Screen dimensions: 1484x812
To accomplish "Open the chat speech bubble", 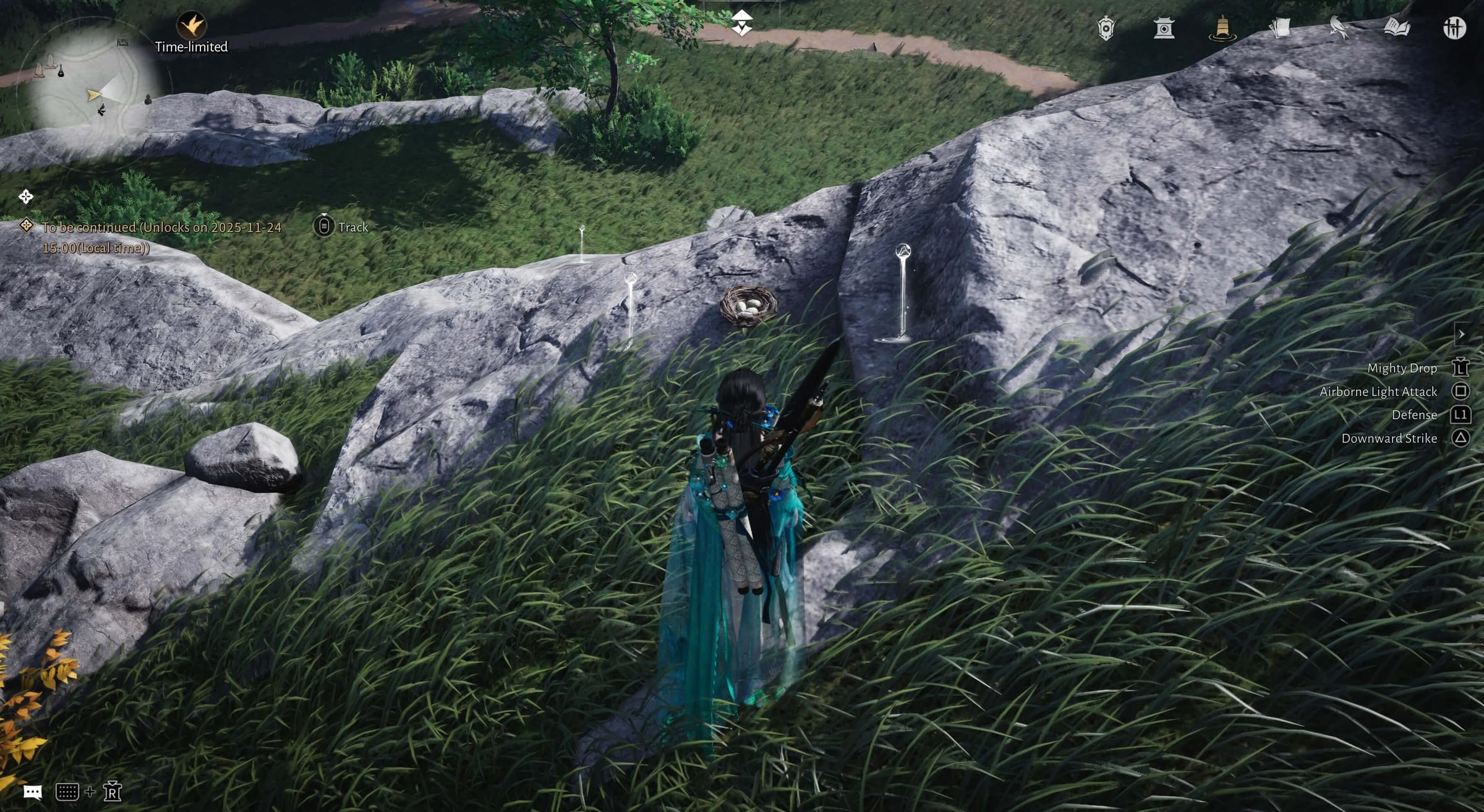I will pyautogui.click(x=32, y=792).
